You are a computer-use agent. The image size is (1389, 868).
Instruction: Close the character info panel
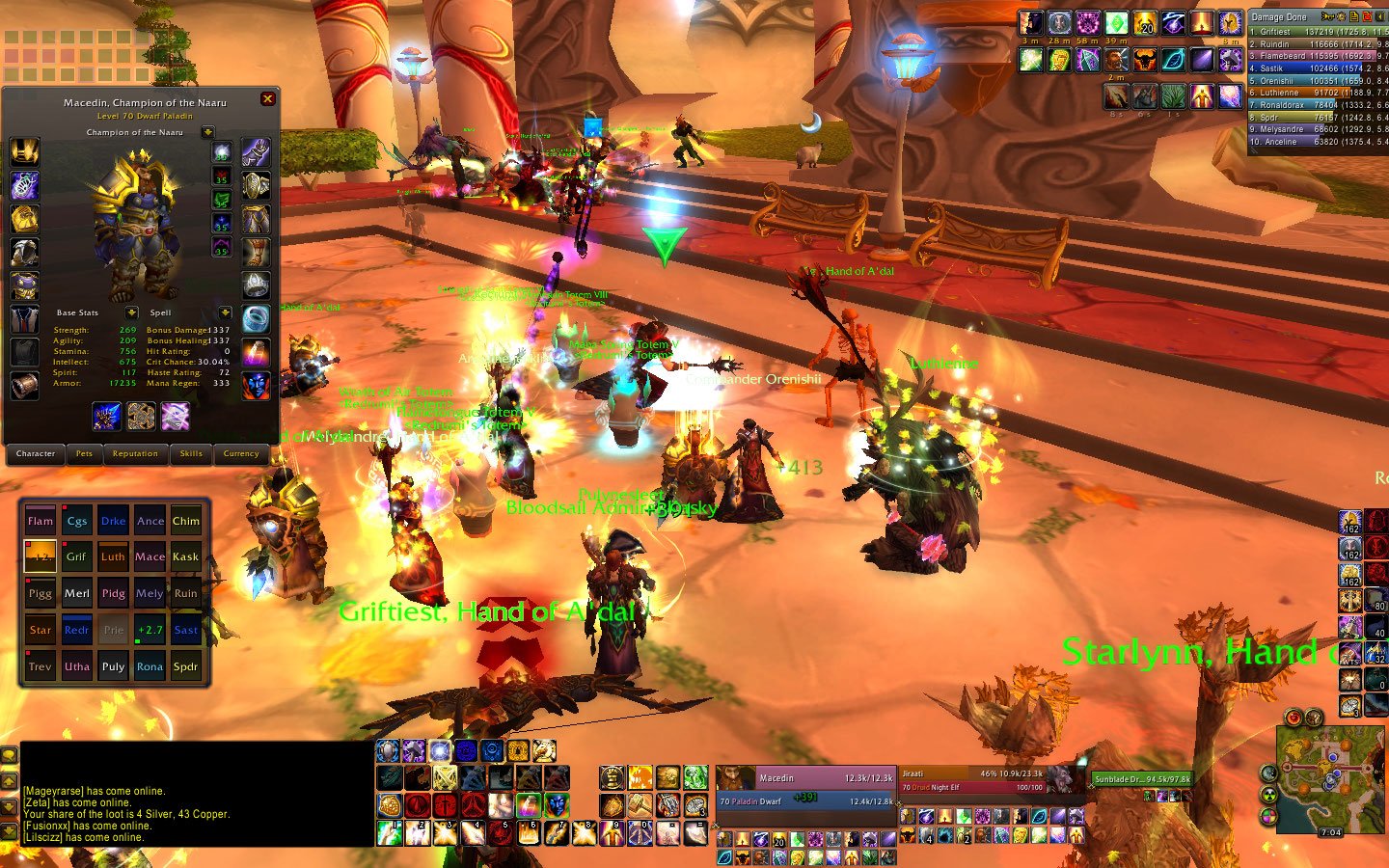coord(268,98)
